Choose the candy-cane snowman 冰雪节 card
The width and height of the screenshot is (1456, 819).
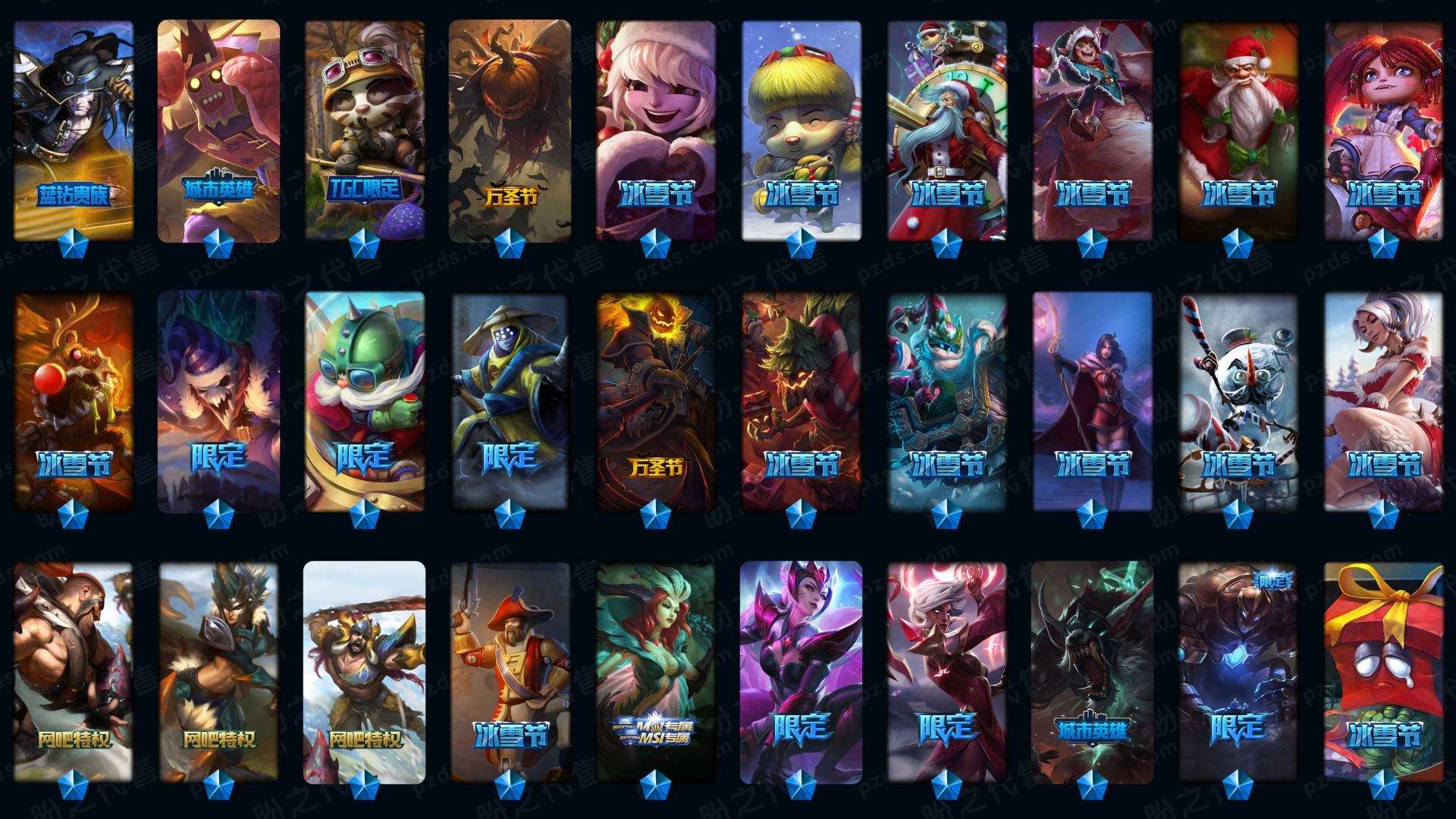[1238, 402]
